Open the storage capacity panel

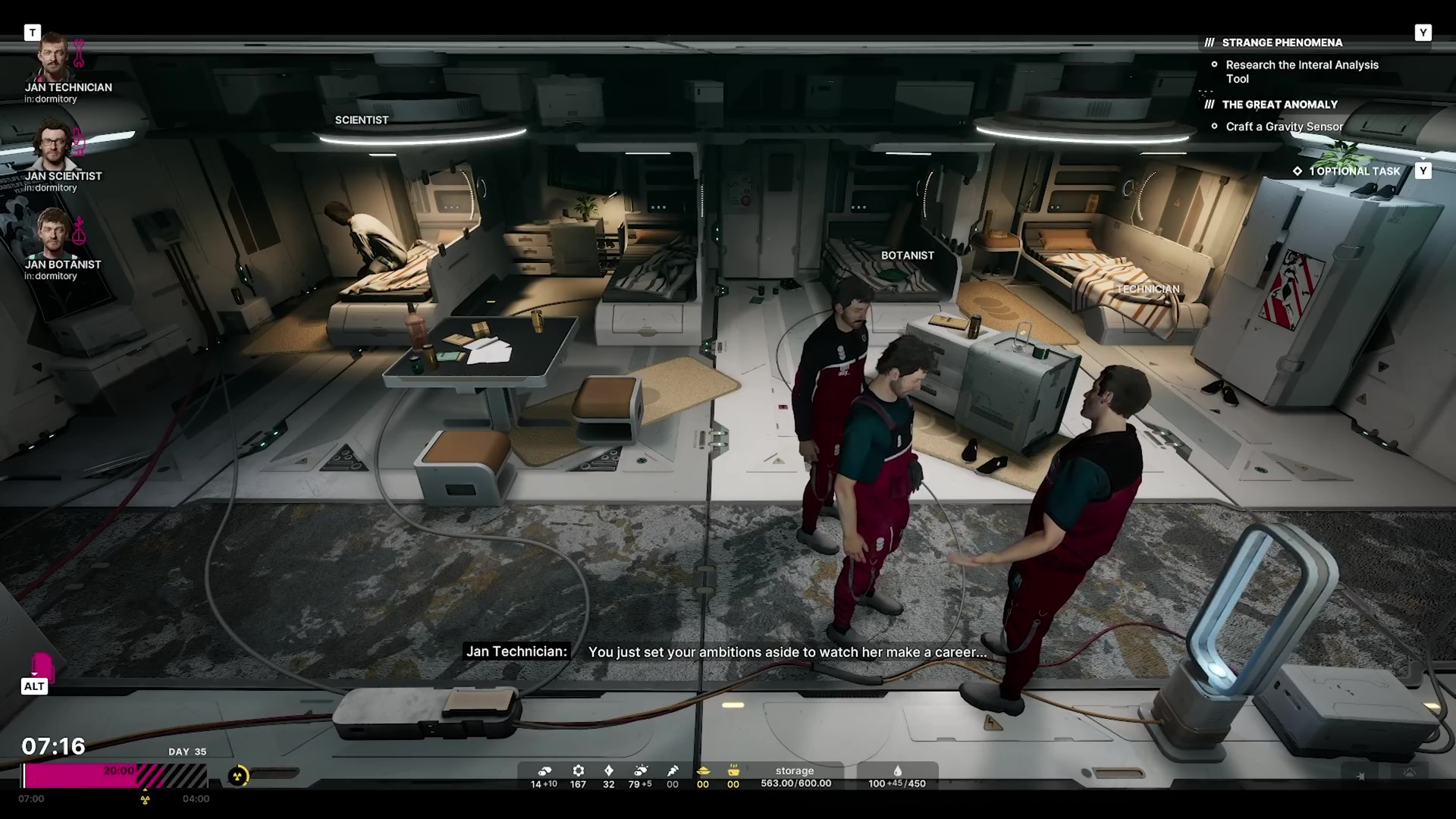795,777
